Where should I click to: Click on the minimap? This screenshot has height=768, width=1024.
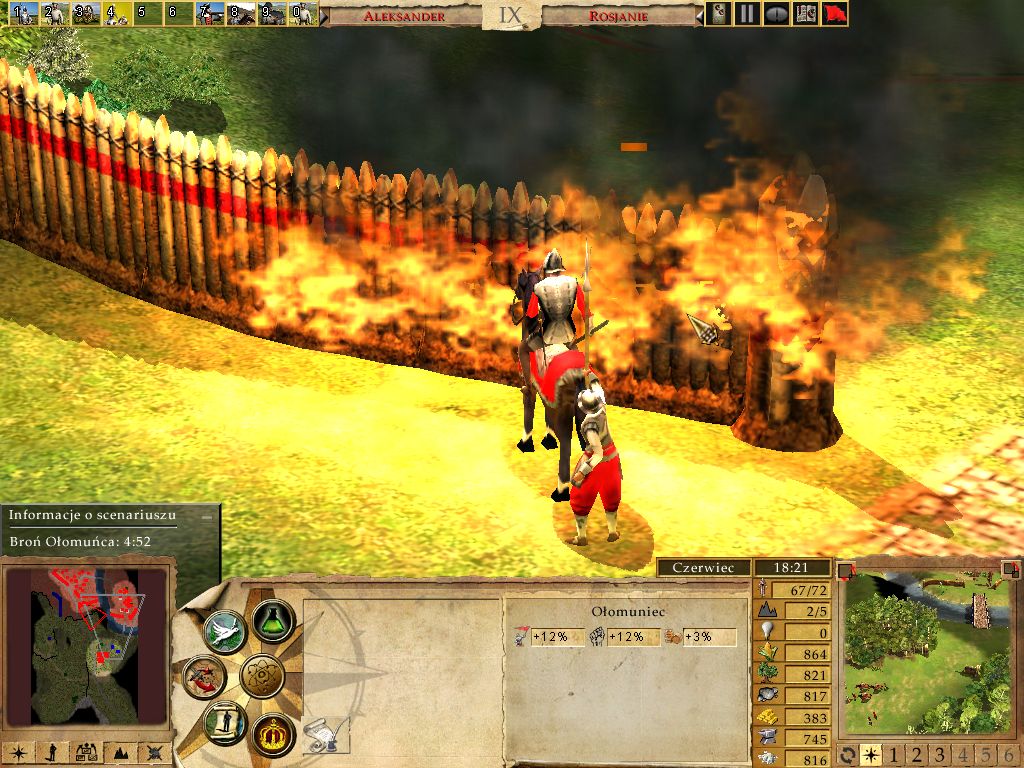[x=85, y=644]
